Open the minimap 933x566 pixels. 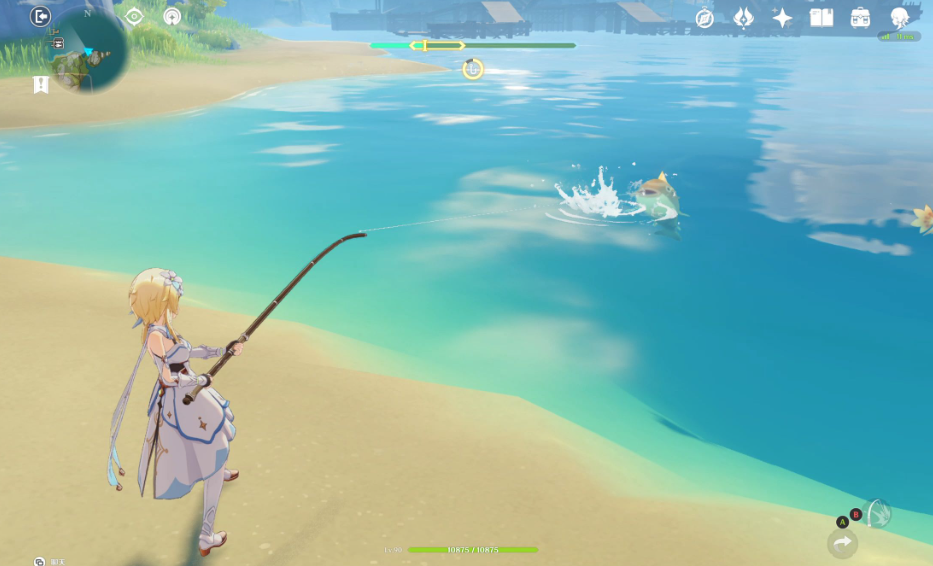pyautogui.click(x=90, y=50)
